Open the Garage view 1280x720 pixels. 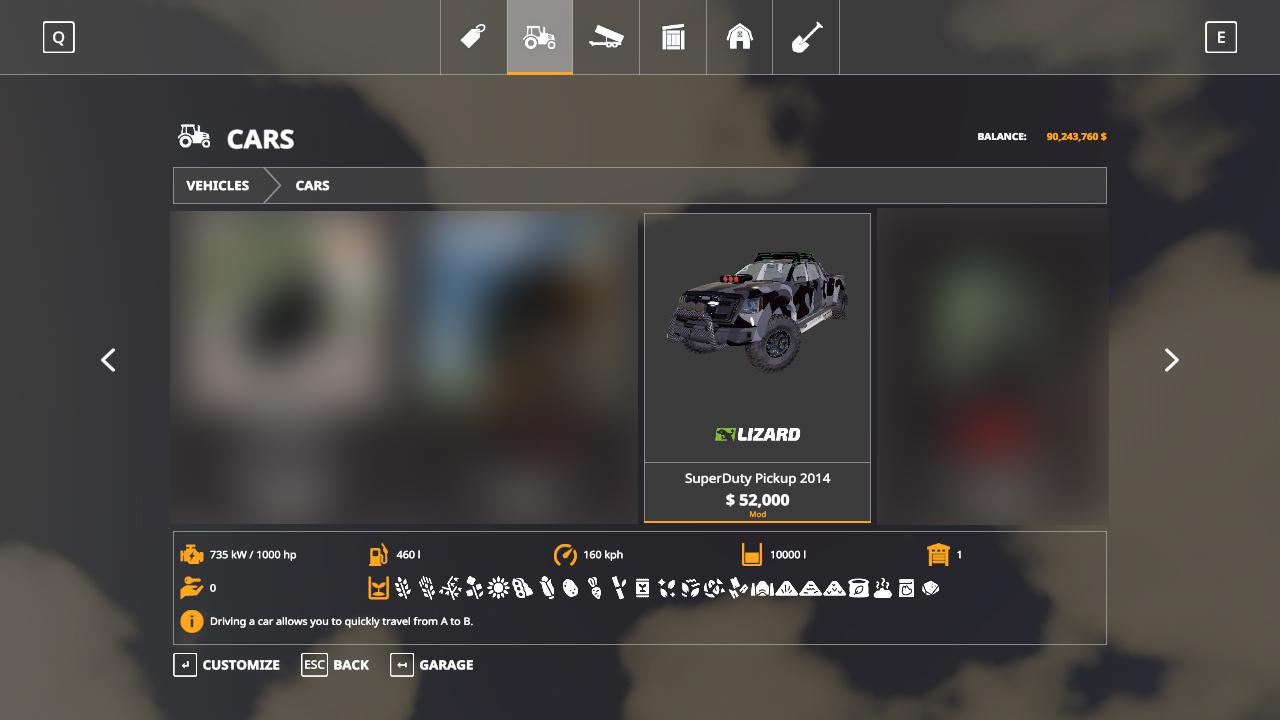pyautogui.click(x=432, y=665)
